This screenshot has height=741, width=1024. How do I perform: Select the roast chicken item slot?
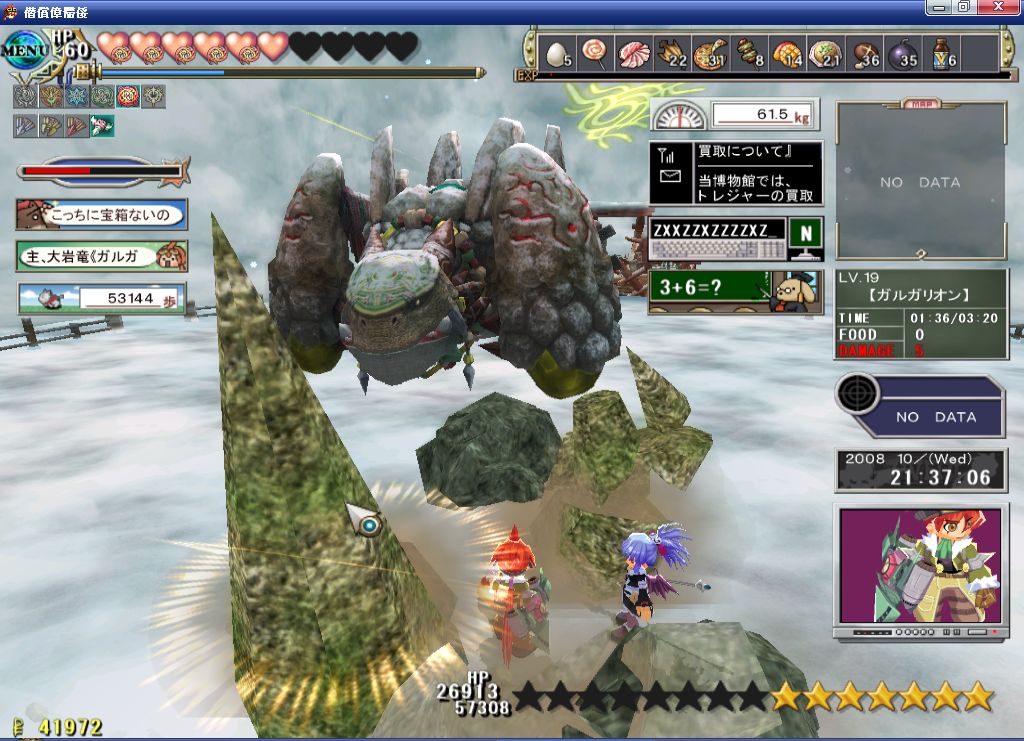coord(672,53)
